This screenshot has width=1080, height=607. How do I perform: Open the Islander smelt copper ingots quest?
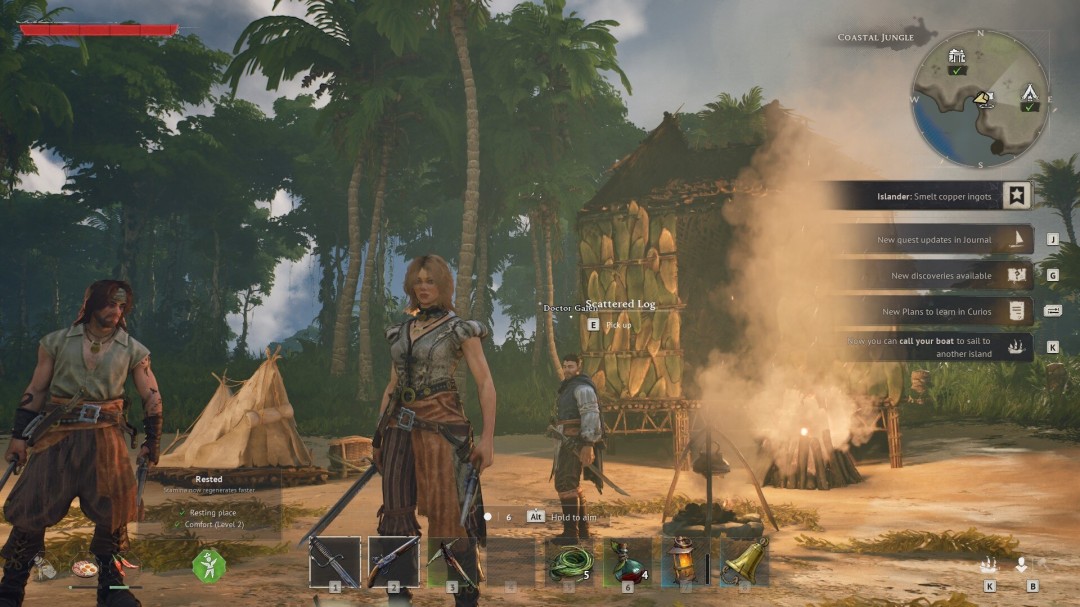[x=925, y=196]
